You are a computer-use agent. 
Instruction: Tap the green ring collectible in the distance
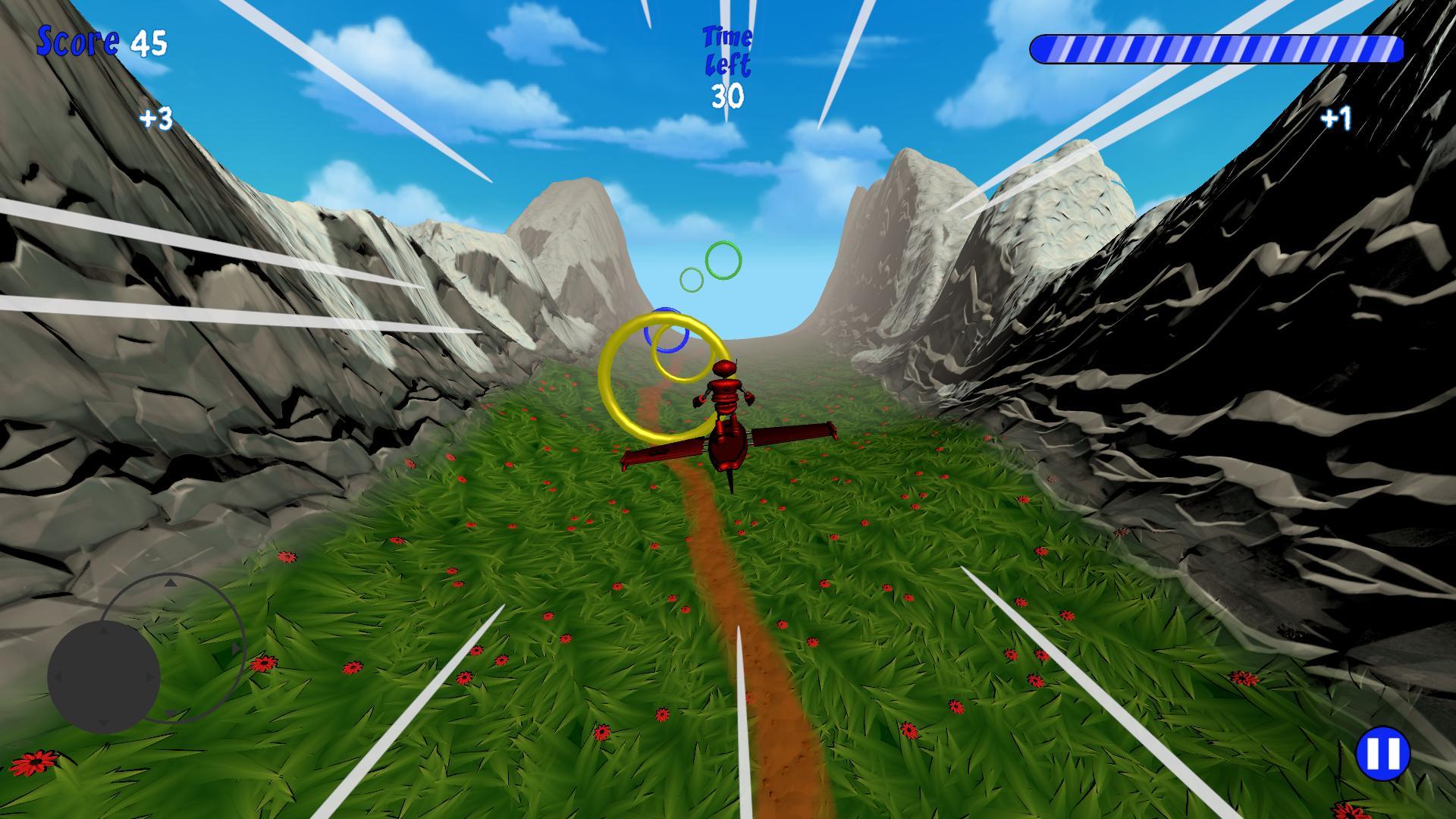click(x=723, y=260)
